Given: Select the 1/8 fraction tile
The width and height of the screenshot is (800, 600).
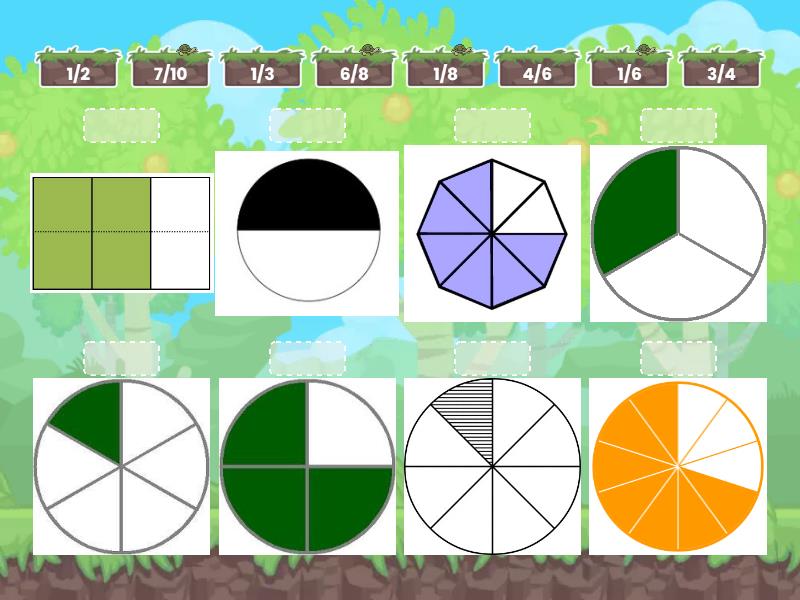Looking at the screenshot, I should (x=446, y=73).
